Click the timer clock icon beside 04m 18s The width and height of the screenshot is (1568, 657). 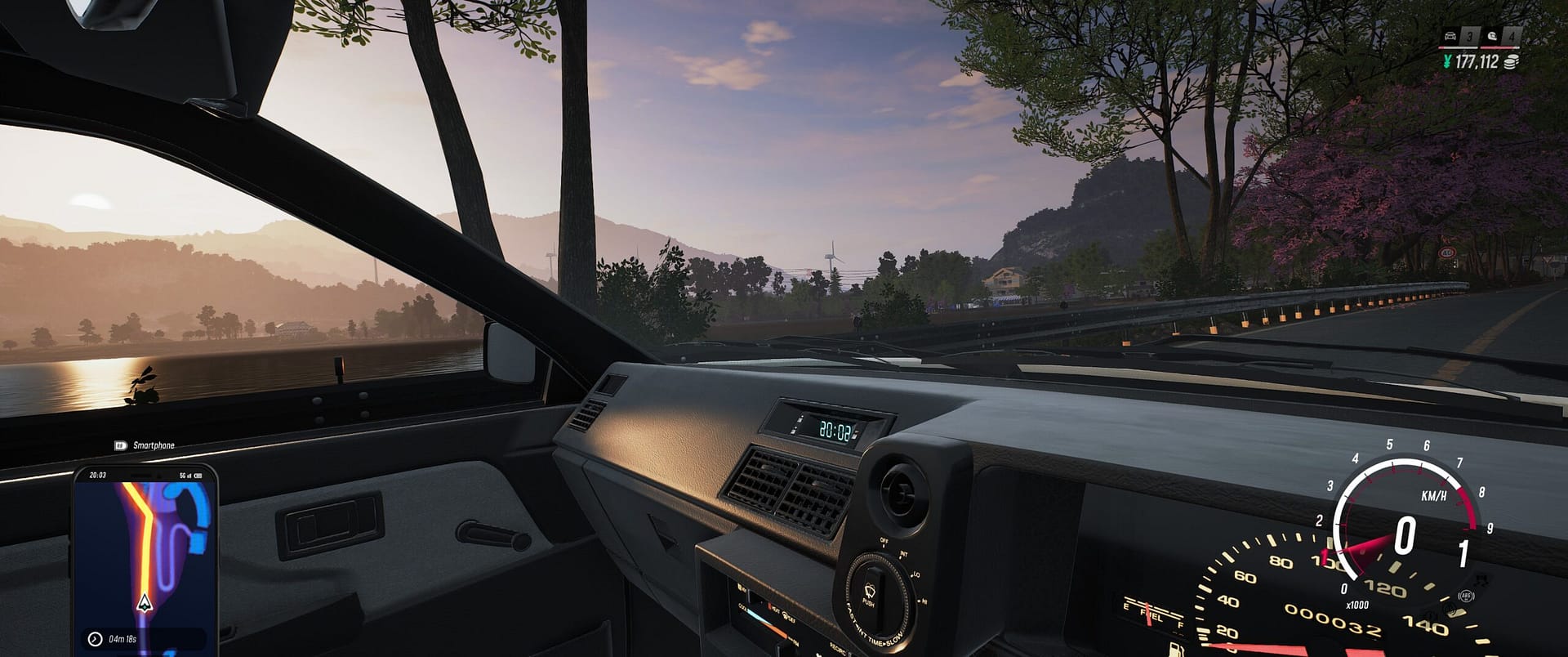coord(94,638)
